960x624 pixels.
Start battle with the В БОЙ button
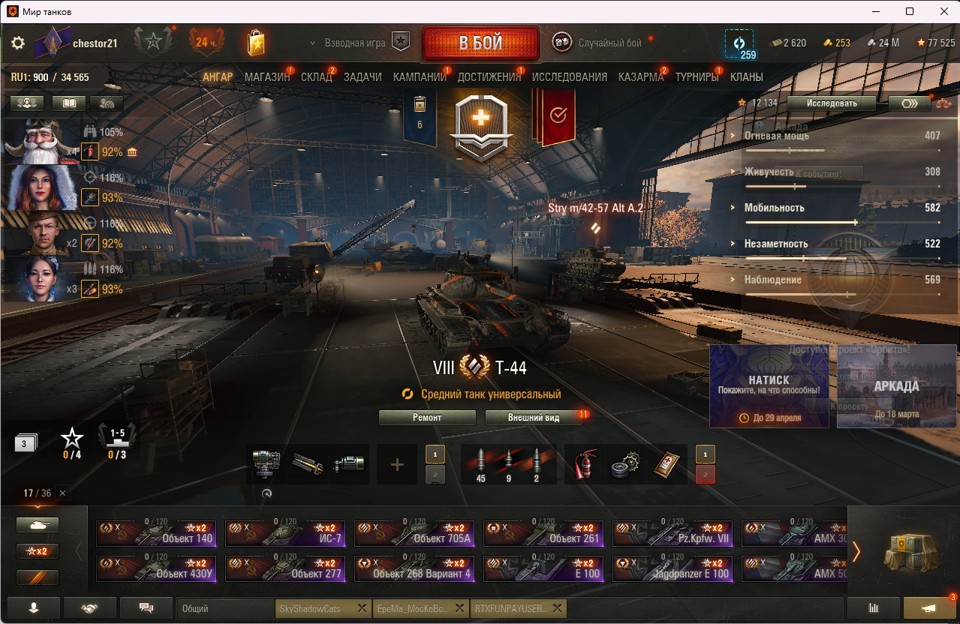coord(480,43)
